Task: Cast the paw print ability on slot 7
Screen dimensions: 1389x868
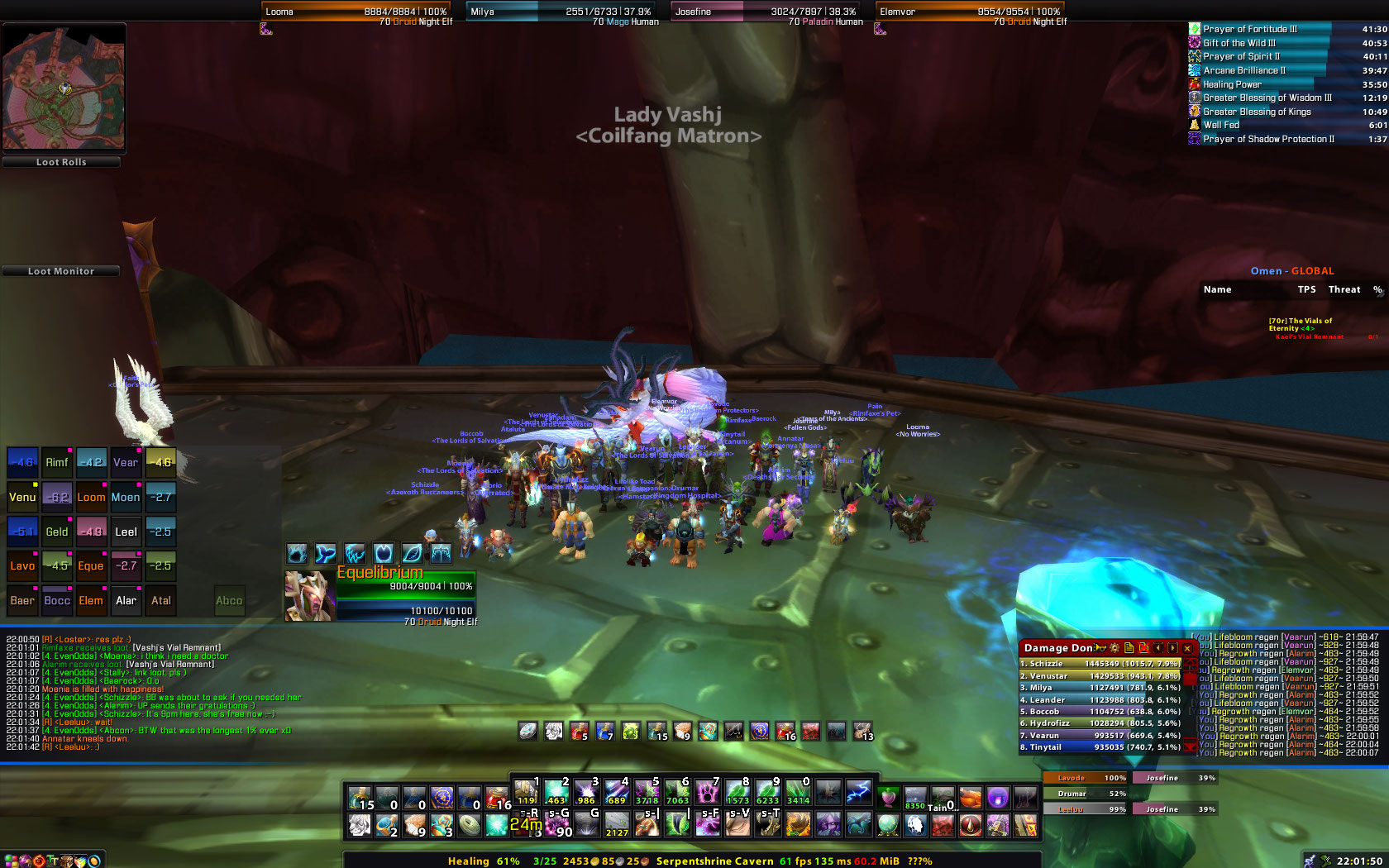Action: click(708, 793)
